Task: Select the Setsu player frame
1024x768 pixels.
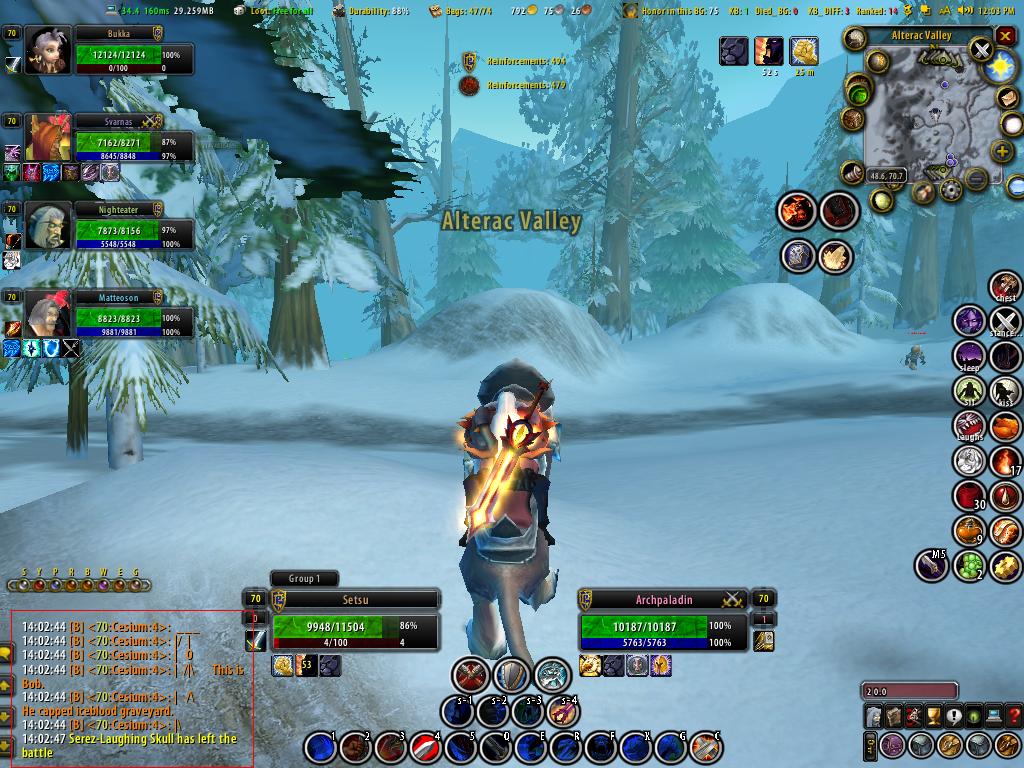Action: point(355,627)
